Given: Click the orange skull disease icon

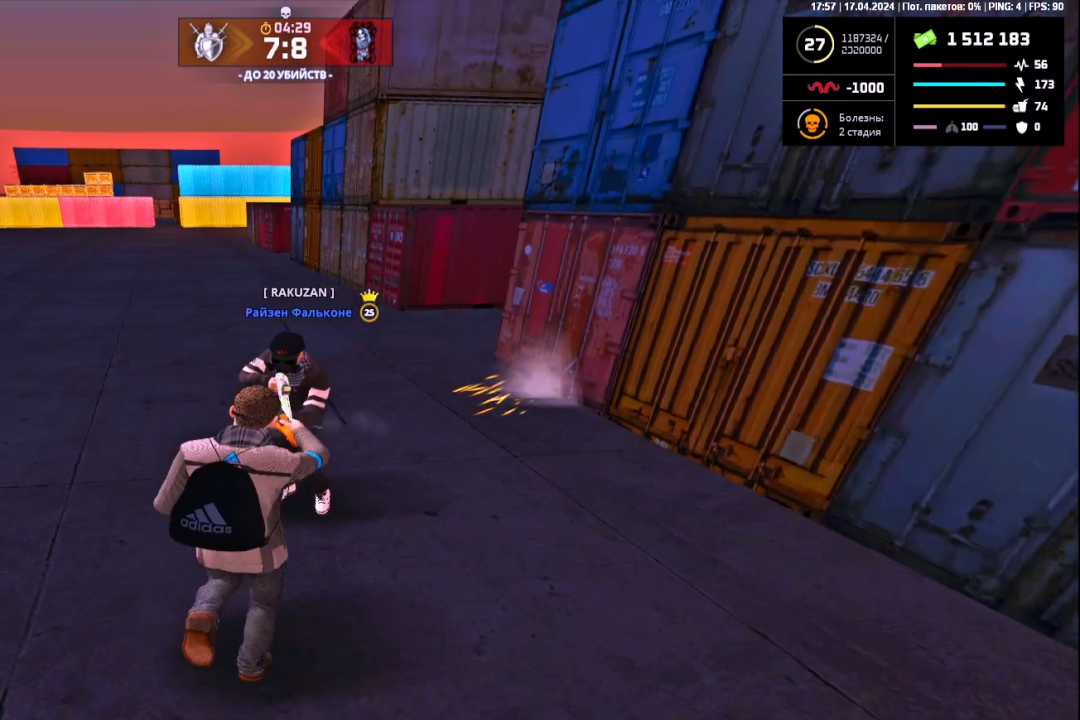Looking at the screenshot, I should [x=812, y=124].
